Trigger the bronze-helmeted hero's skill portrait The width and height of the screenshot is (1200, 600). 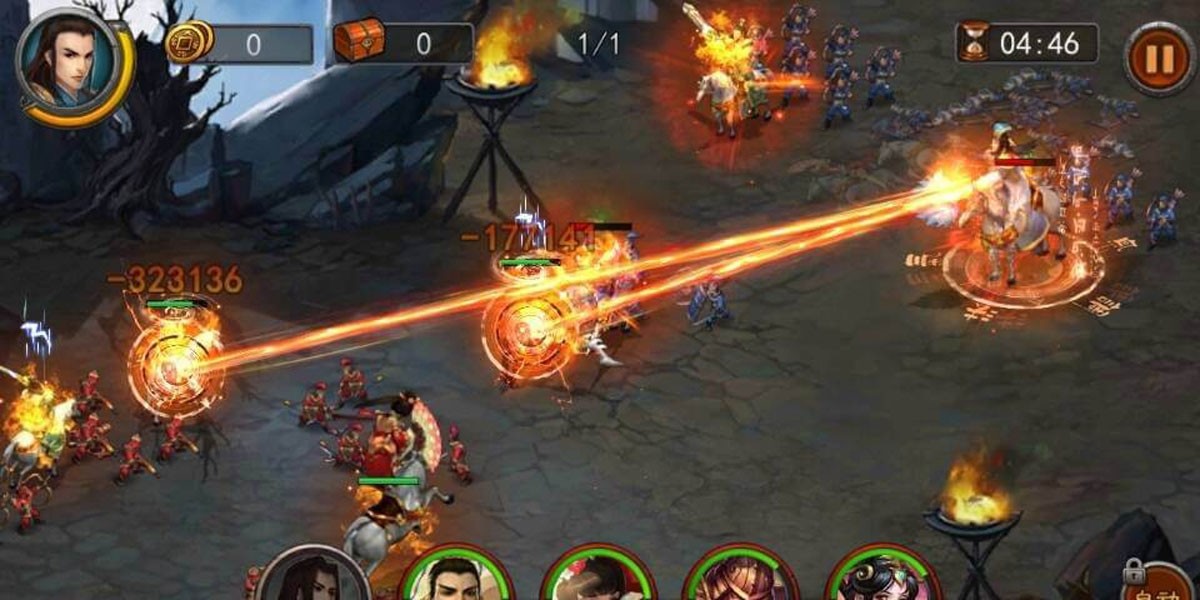[x=741, y=579]
